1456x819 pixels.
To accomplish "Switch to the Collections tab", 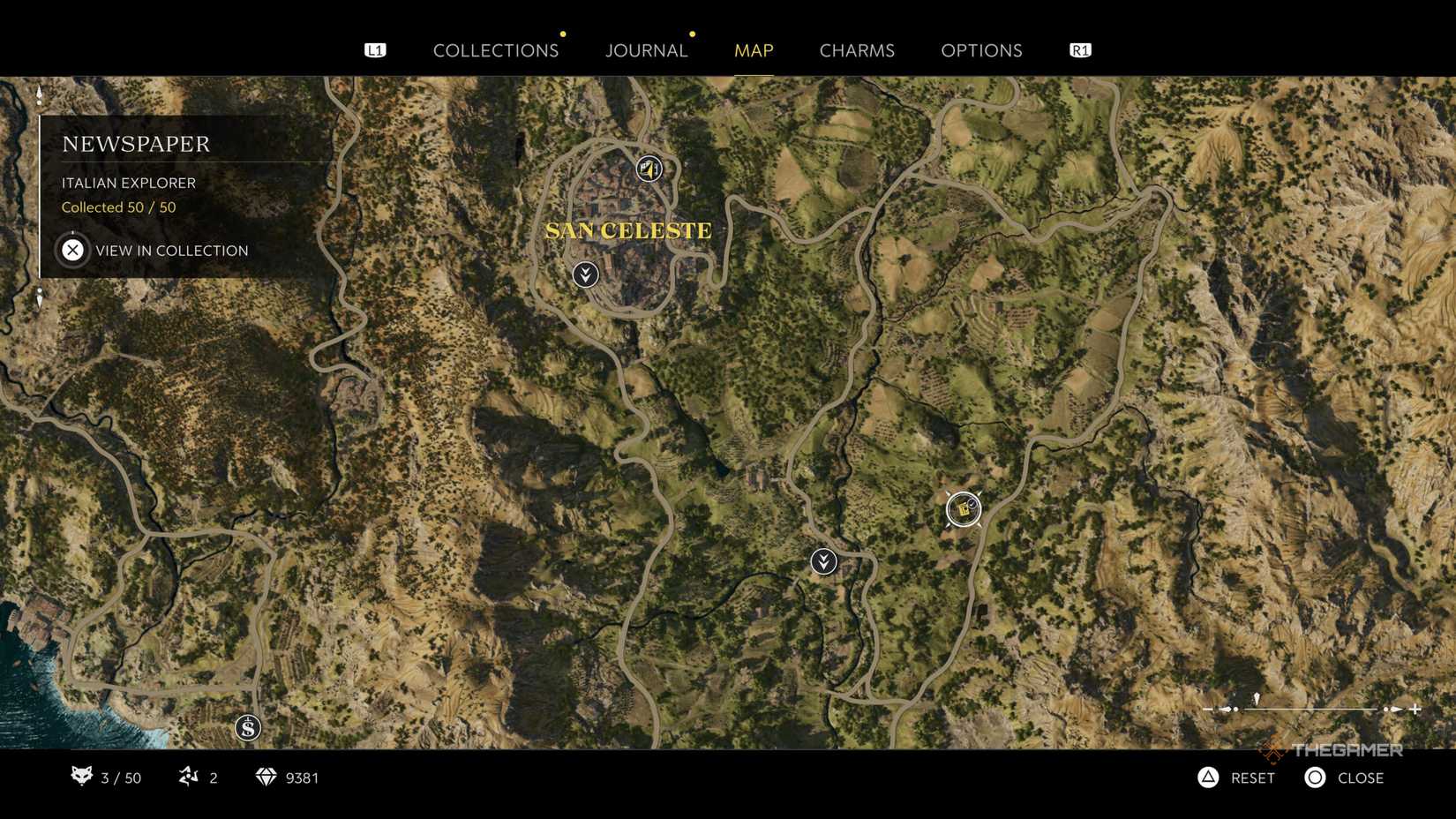I will (x=496, y=50).
